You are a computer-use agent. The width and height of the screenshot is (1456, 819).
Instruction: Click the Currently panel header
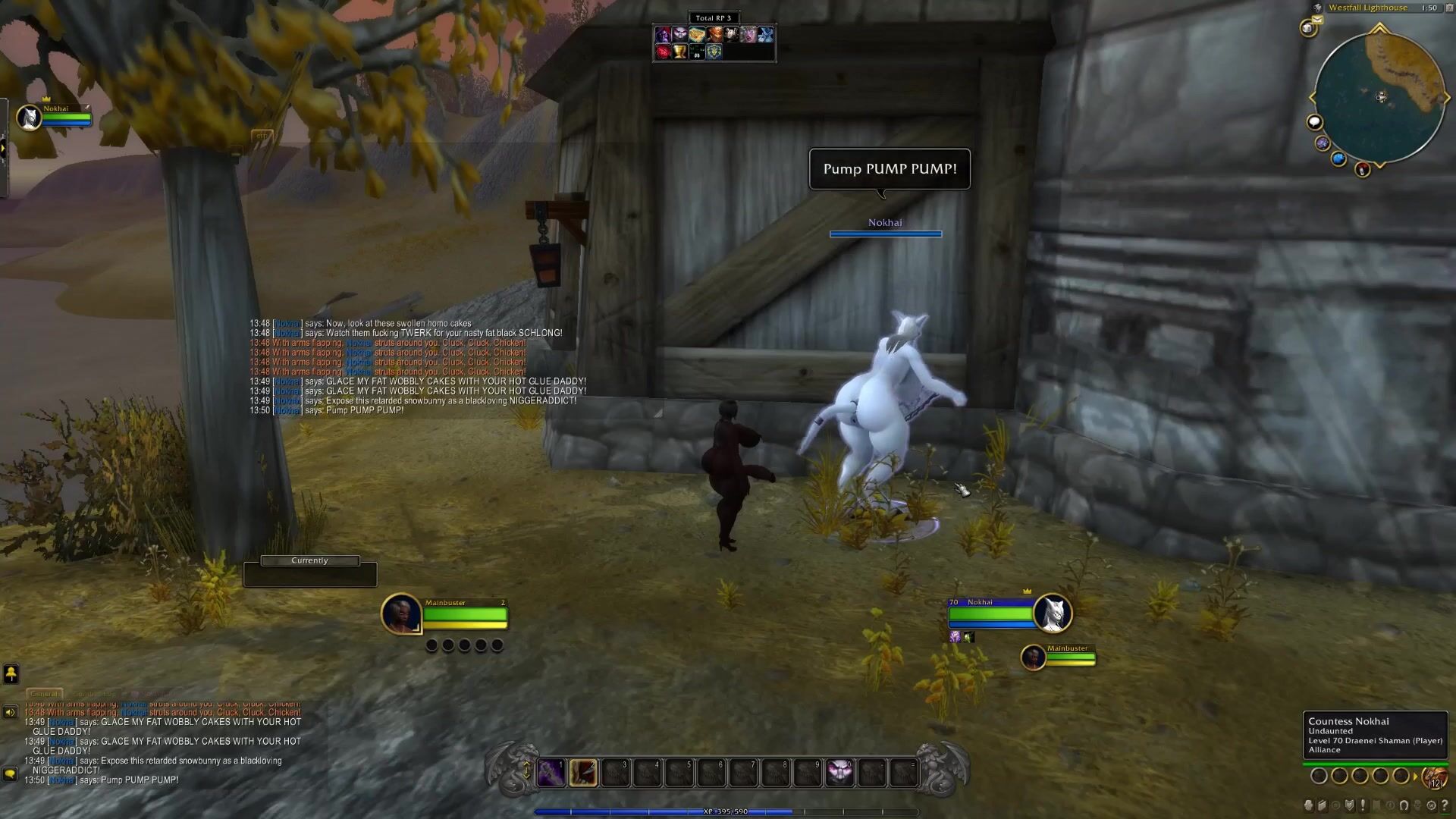point(309,561)
